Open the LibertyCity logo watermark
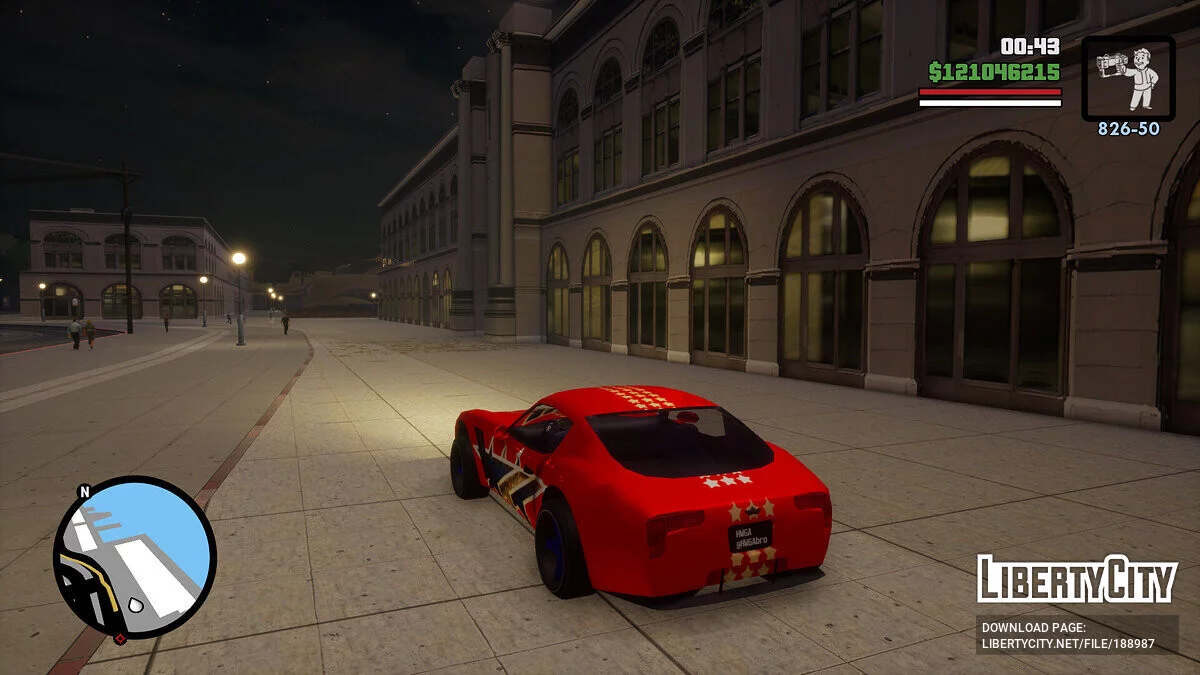 click(1076, 580)
